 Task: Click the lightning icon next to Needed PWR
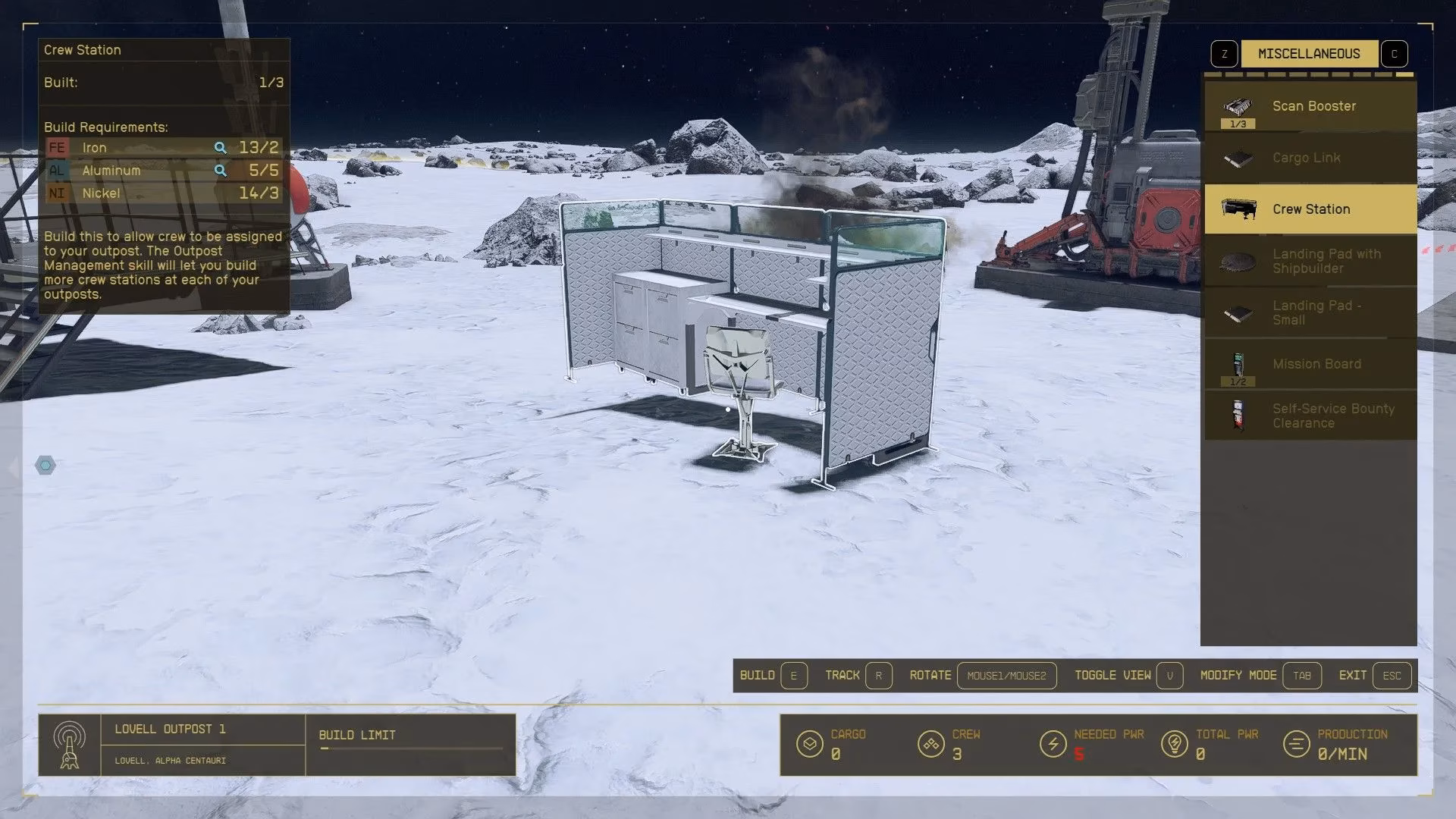1053,744
